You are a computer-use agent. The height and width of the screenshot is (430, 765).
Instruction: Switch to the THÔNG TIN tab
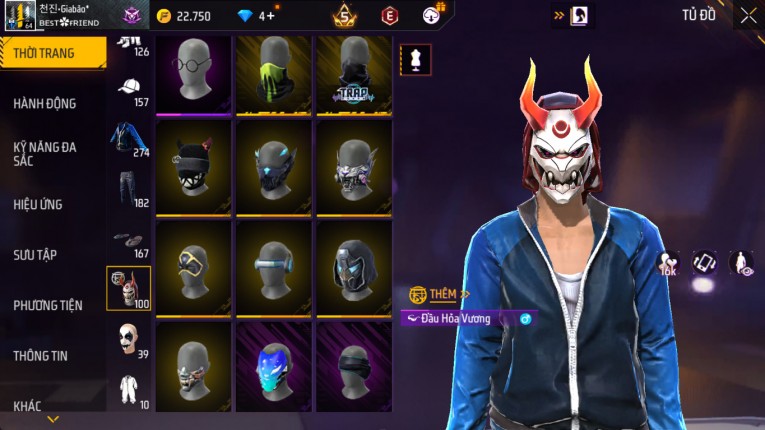[40, 355]
